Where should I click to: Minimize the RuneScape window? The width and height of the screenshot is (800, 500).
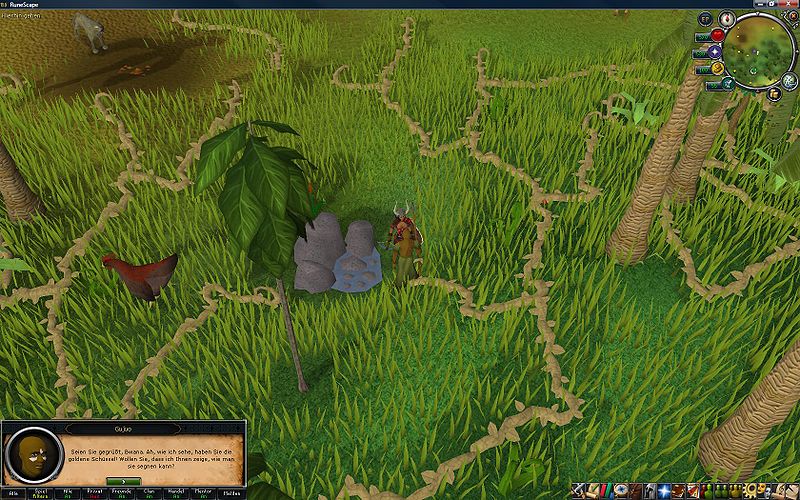coord(756,4)
